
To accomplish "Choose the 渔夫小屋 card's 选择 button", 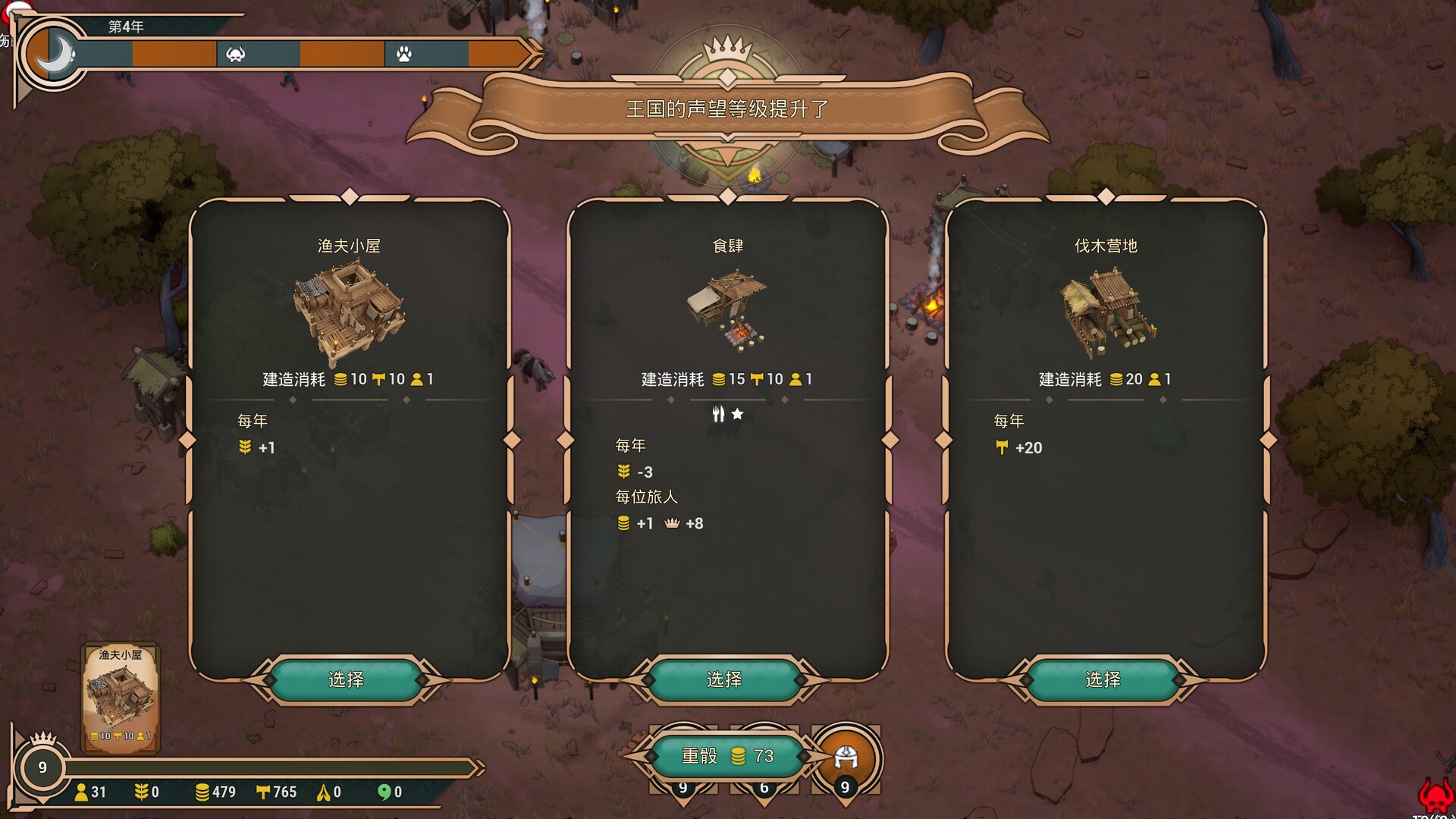I will coord(346,679).
